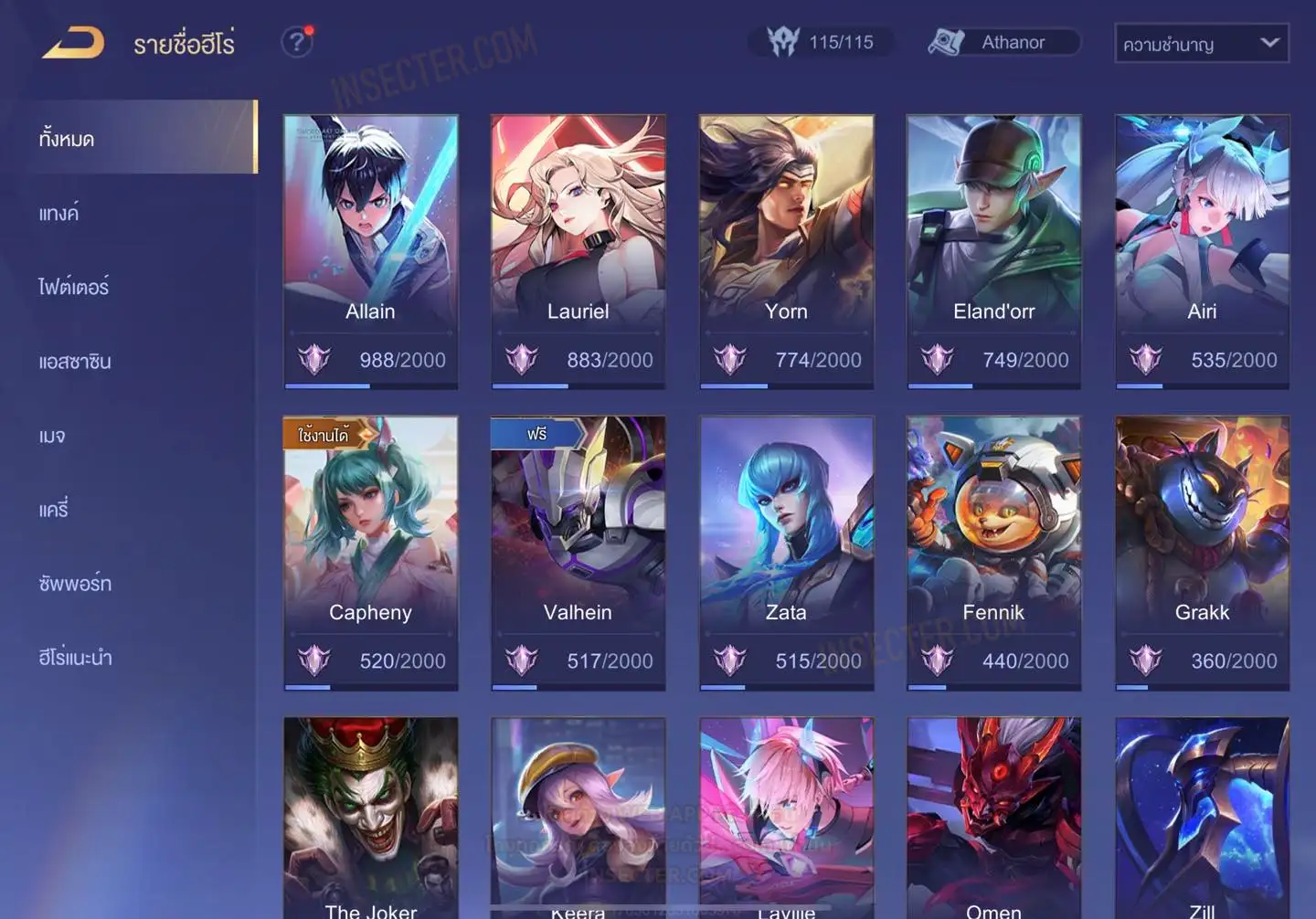Select the Allain hero card

[x=370, y=251]
